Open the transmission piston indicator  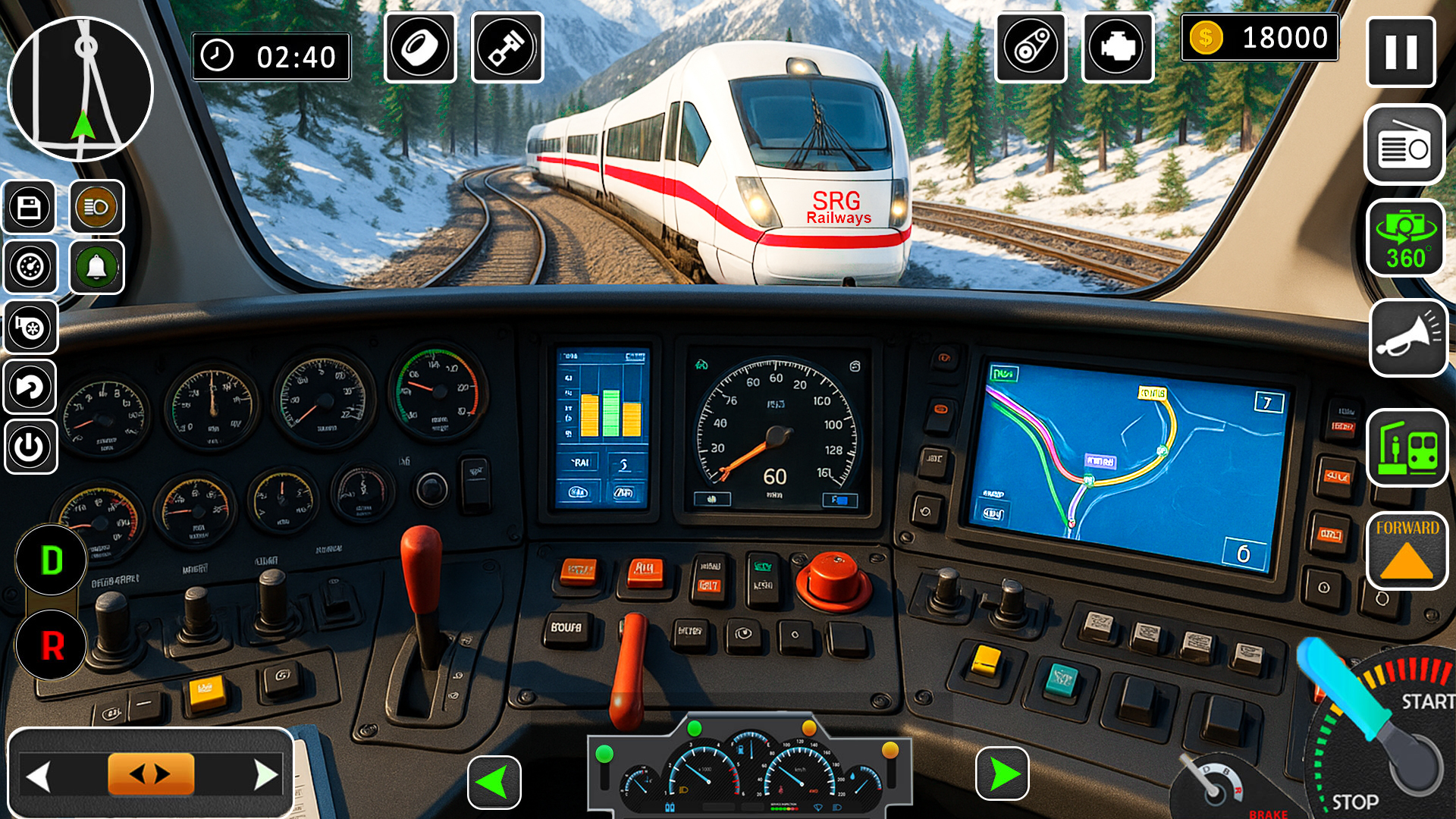click(509, 48)
